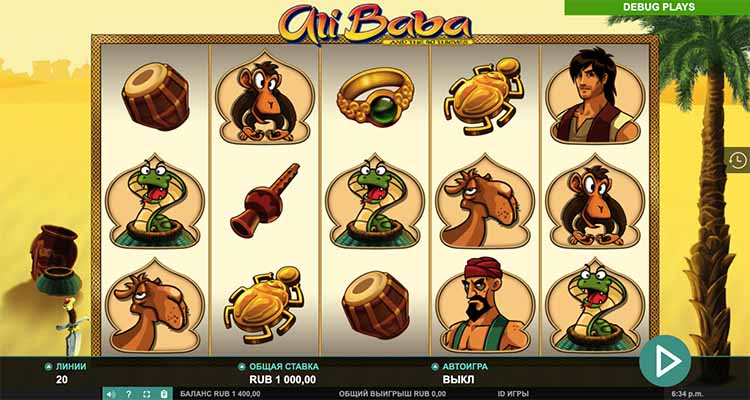Toggle the sound speaker icon

(110, 394)
